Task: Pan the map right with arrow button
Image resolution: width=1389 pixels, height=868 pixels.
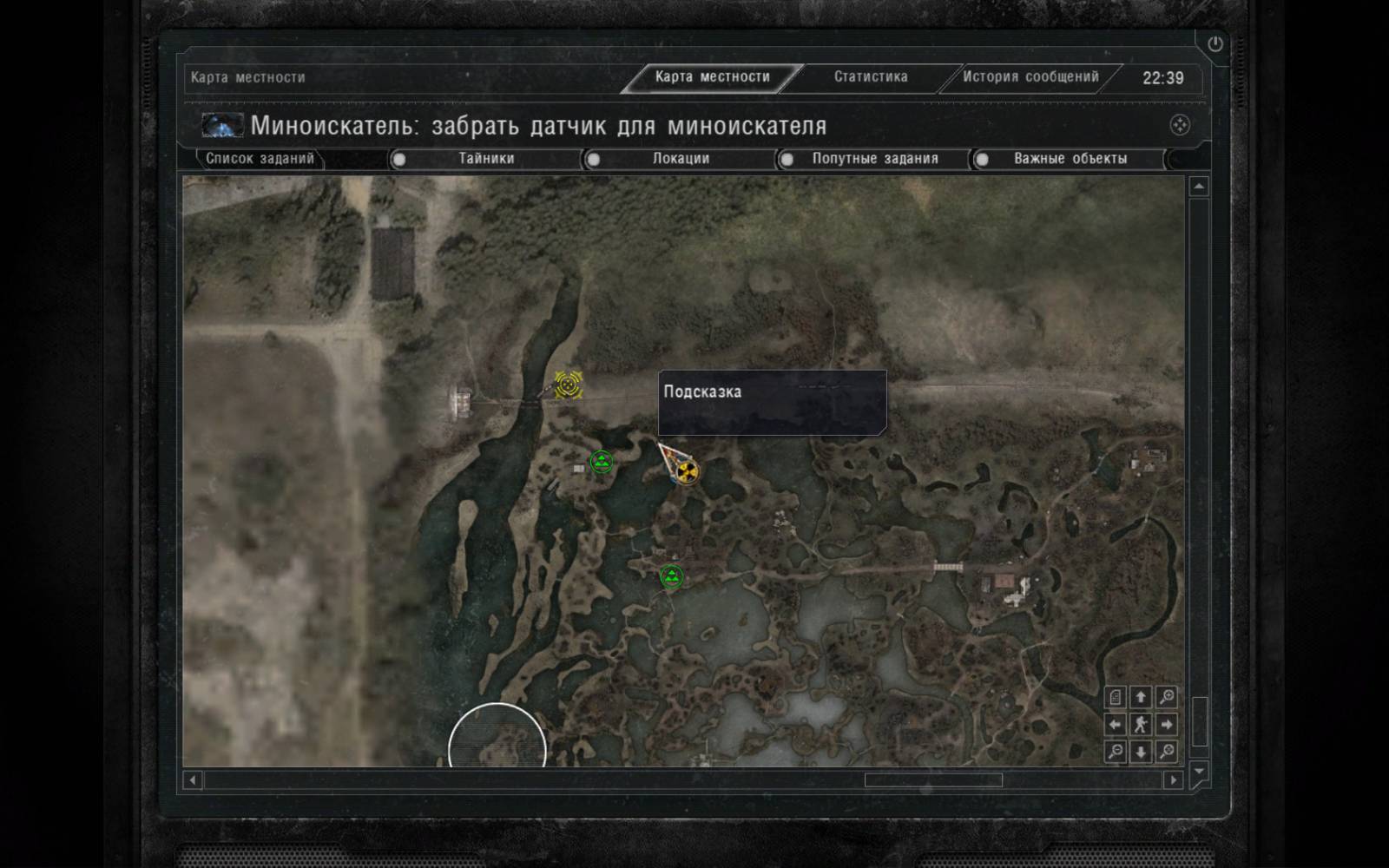Action: 1167,724
